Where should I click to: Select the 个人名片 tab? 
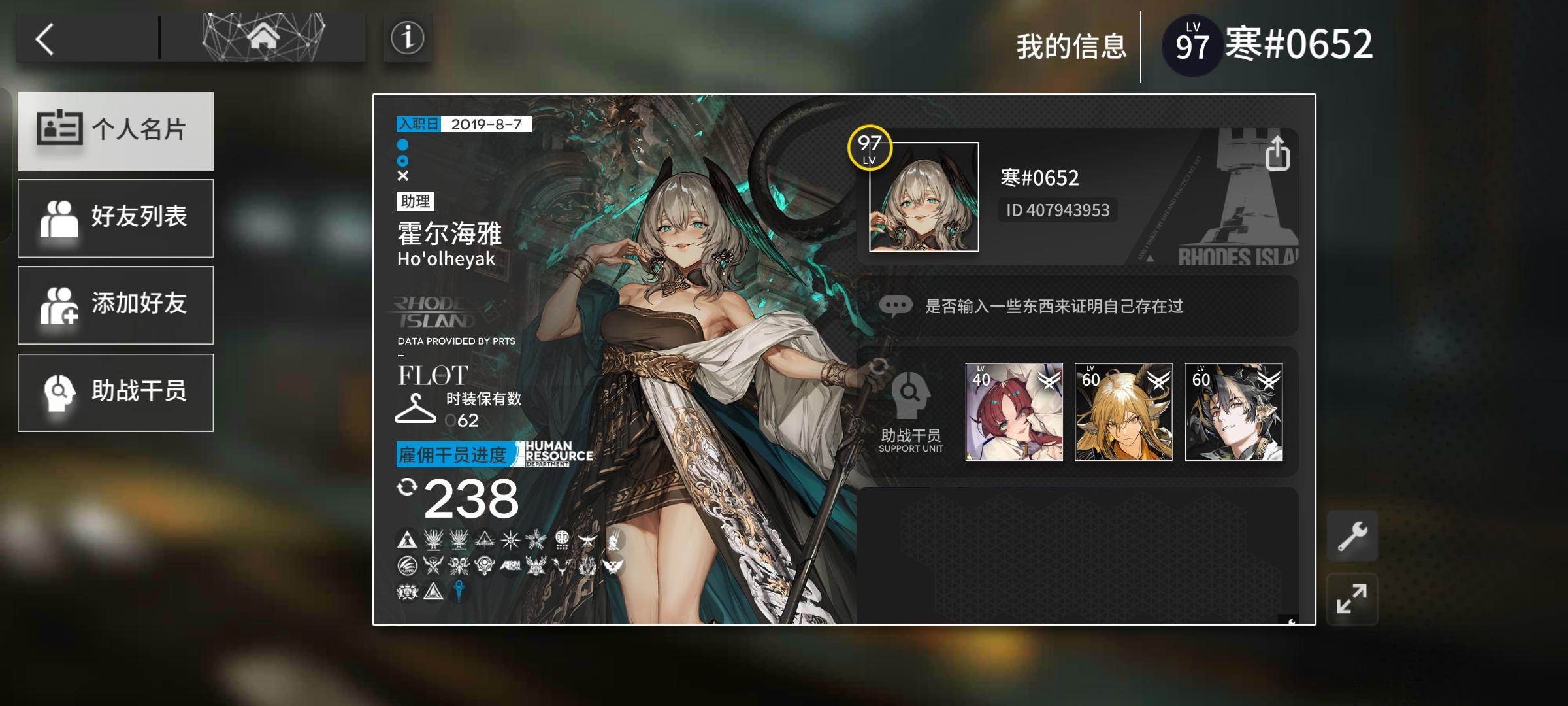click(x=116, y=130)
